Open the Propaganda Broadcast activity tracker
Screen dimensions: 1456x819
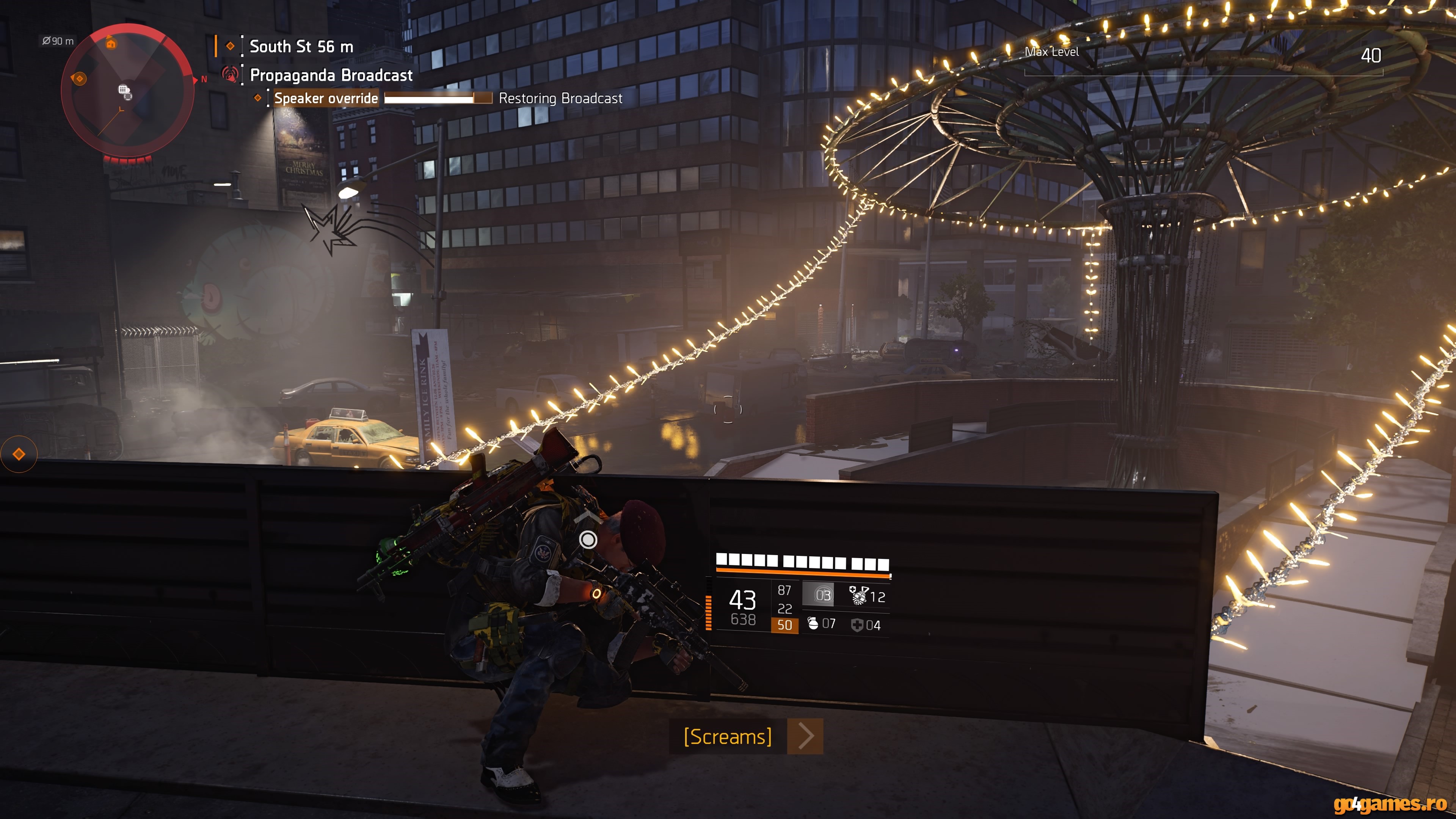[x=331, y=75]
